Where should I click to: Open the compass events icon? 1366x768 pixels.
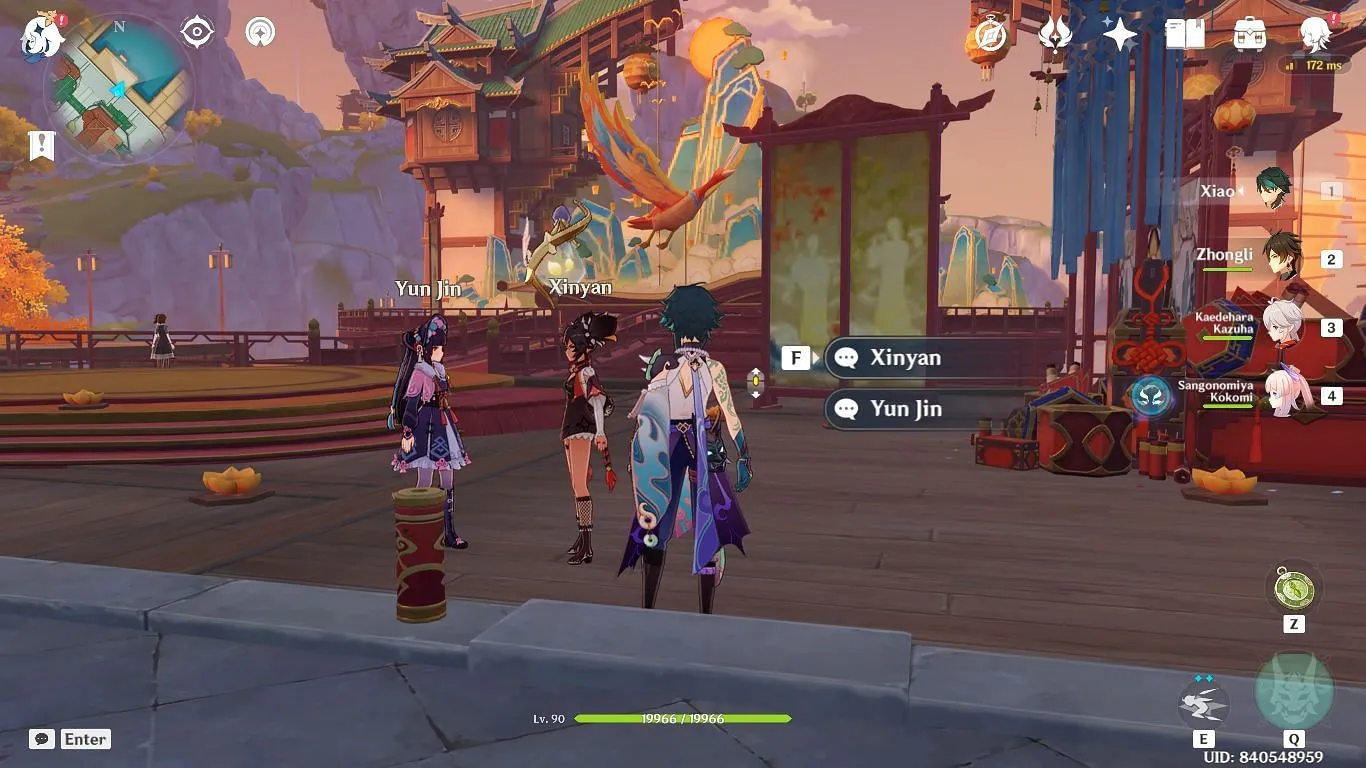tap(990, 36)
